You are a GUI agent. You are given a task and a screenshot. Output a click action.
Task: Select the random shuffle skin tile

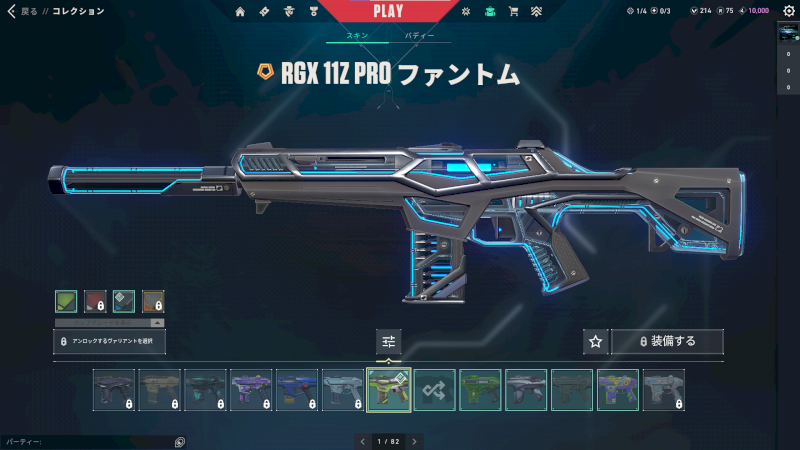pos(435,390)
